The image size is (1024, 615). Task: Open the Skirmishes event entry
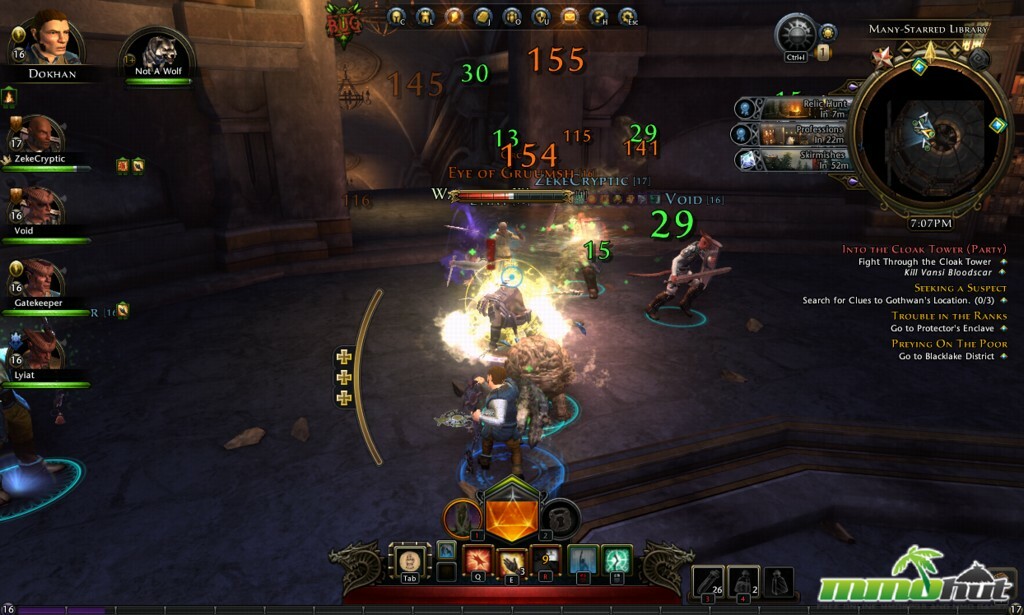click(795, 160)
